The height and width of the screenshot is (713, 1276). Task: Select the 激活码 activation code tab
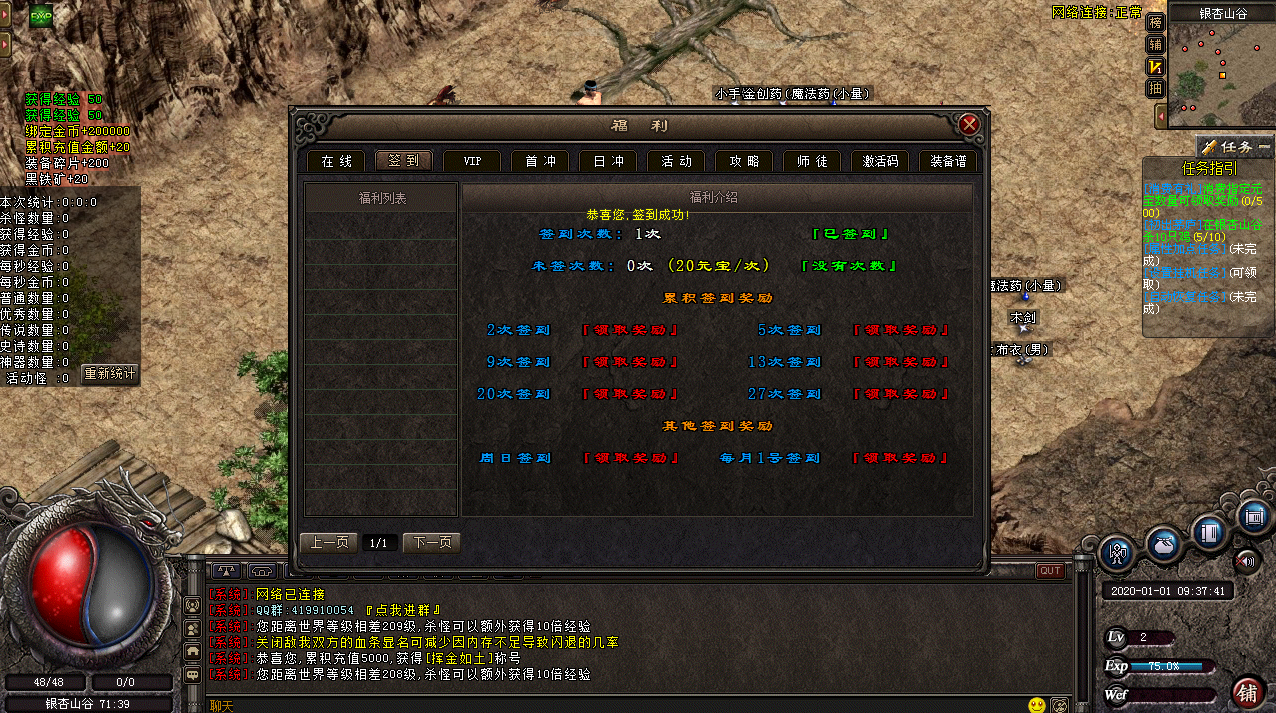[x=880, y=161]
